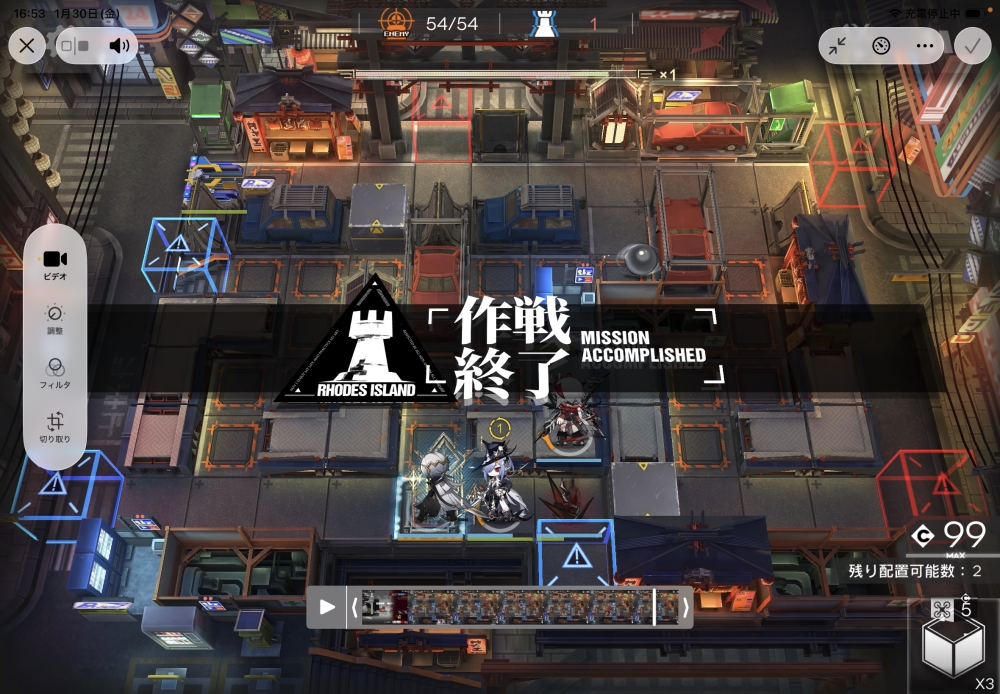1000x694 pixels.
Task: Close the video editor with the X
Action: click(x=27, y=45)
